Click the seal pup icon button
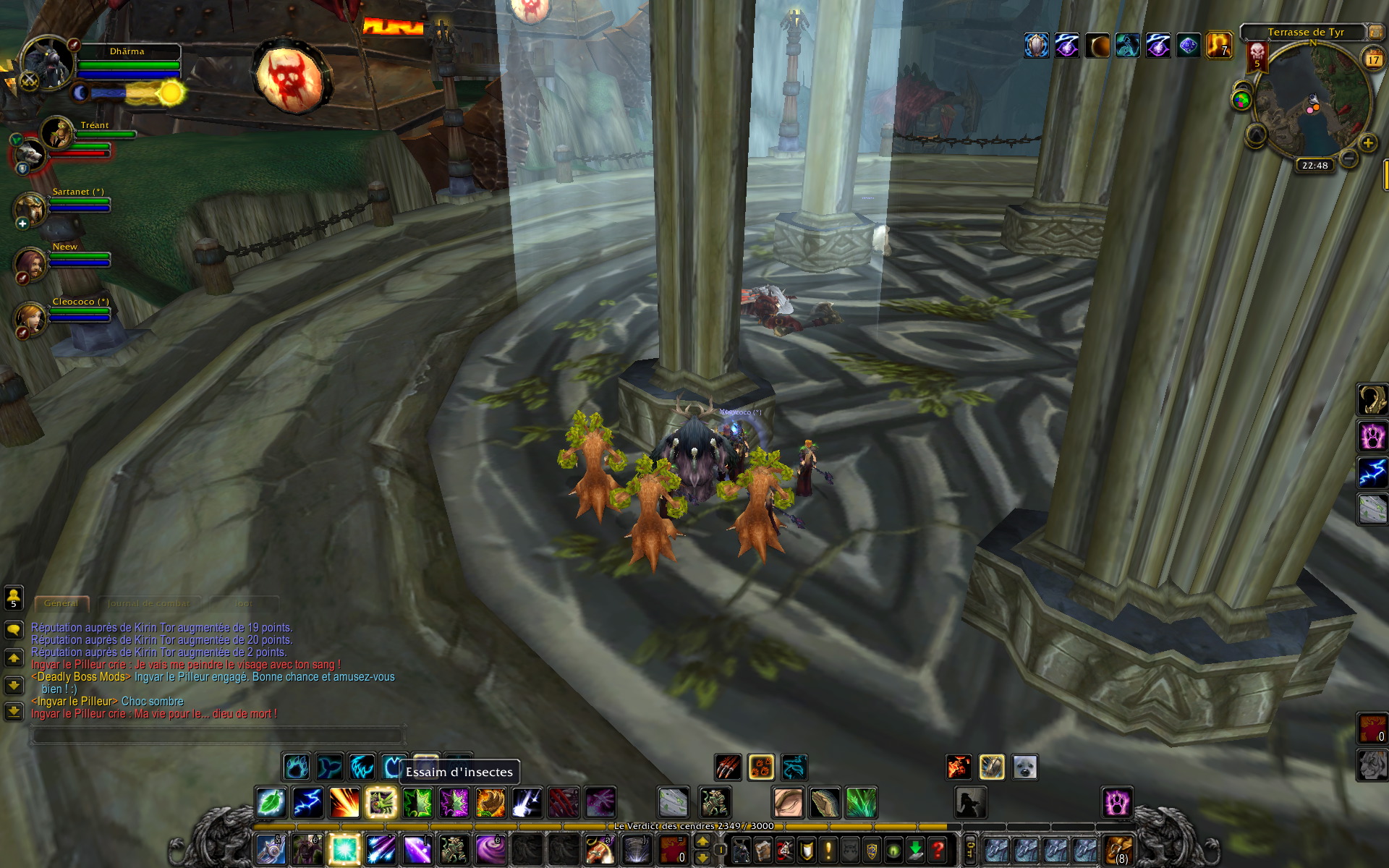 coord(1025,767)
